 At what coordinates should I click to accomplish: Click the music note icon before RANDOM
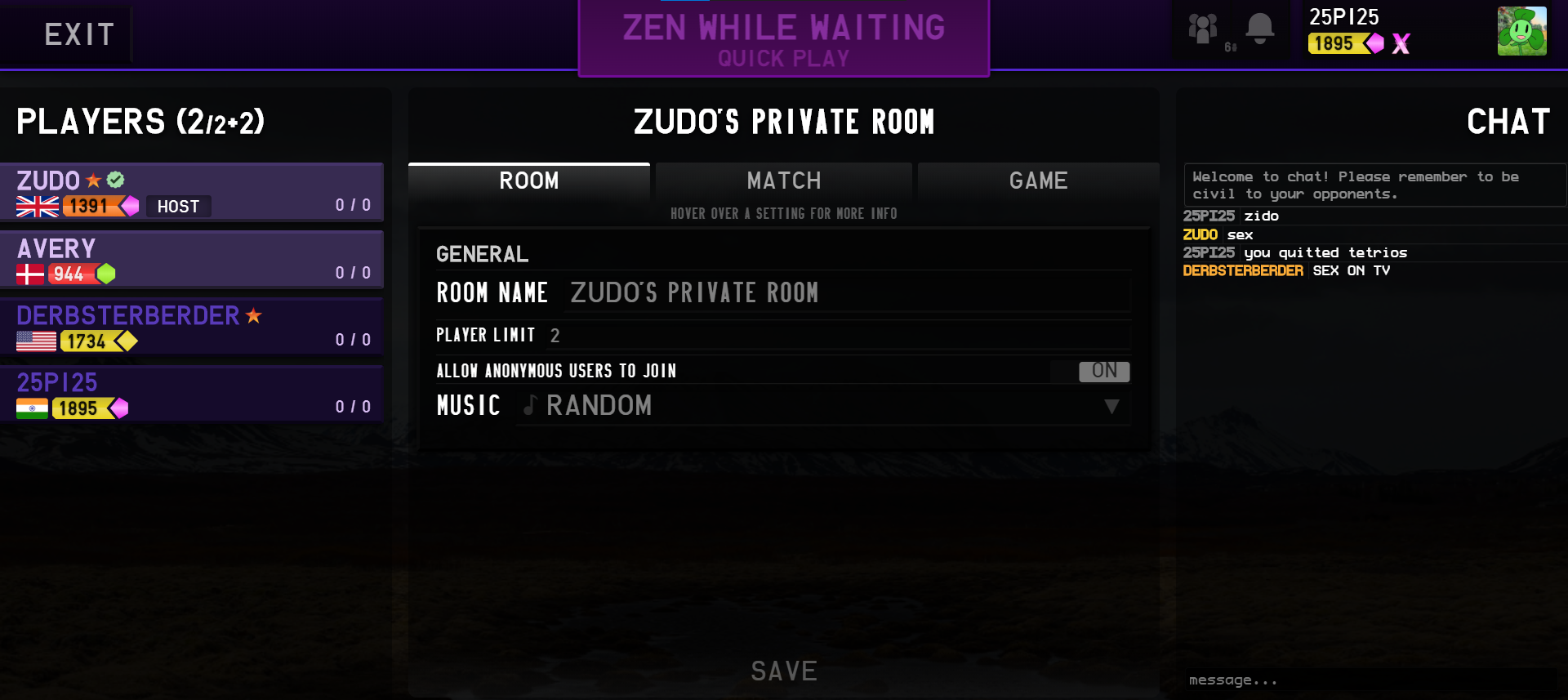coord(530,406)
